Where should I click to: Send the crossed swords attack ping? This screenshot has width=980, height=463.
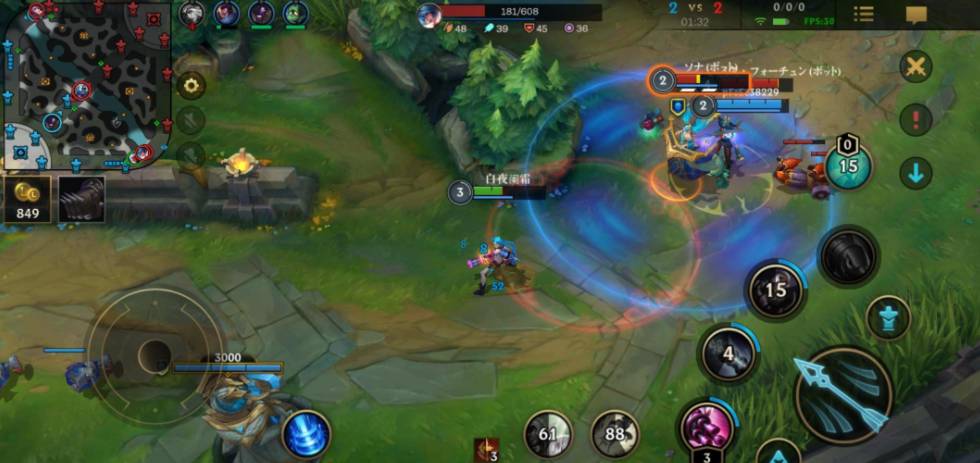pos(915,68)
